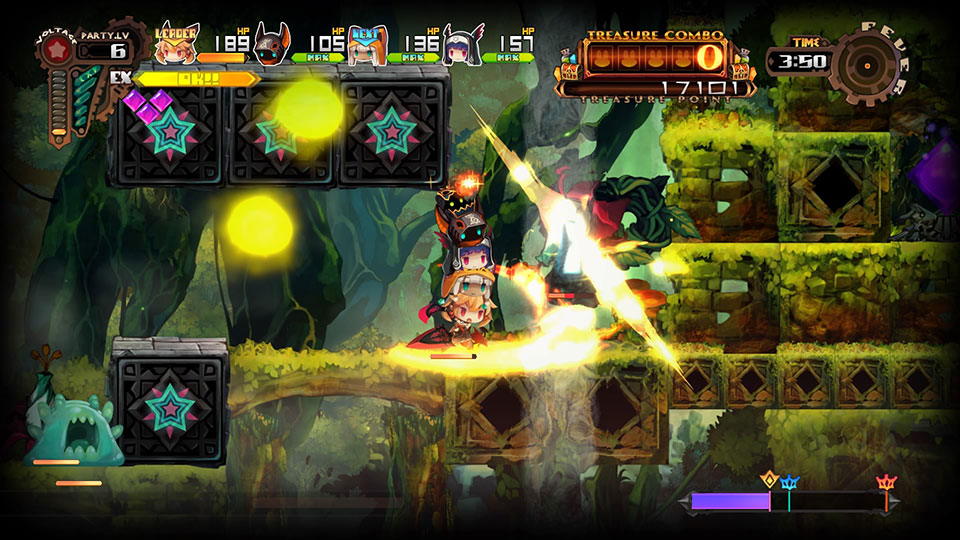This screenshot has width=960, height=540.
Task: Pick the orange-haired Next character portrait
Action: 367,46
